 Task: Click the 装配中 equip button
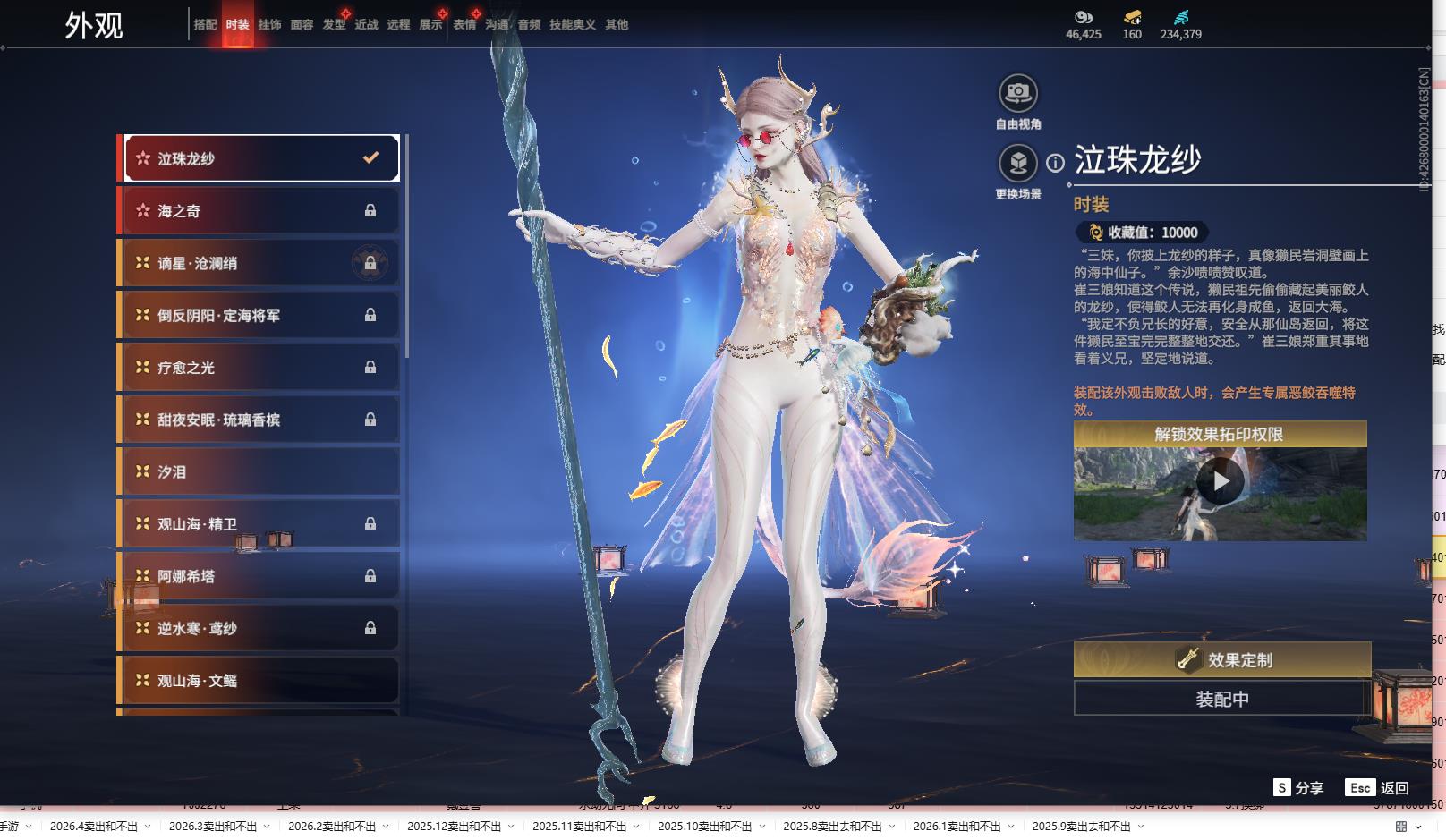(x=1221, y=699)
